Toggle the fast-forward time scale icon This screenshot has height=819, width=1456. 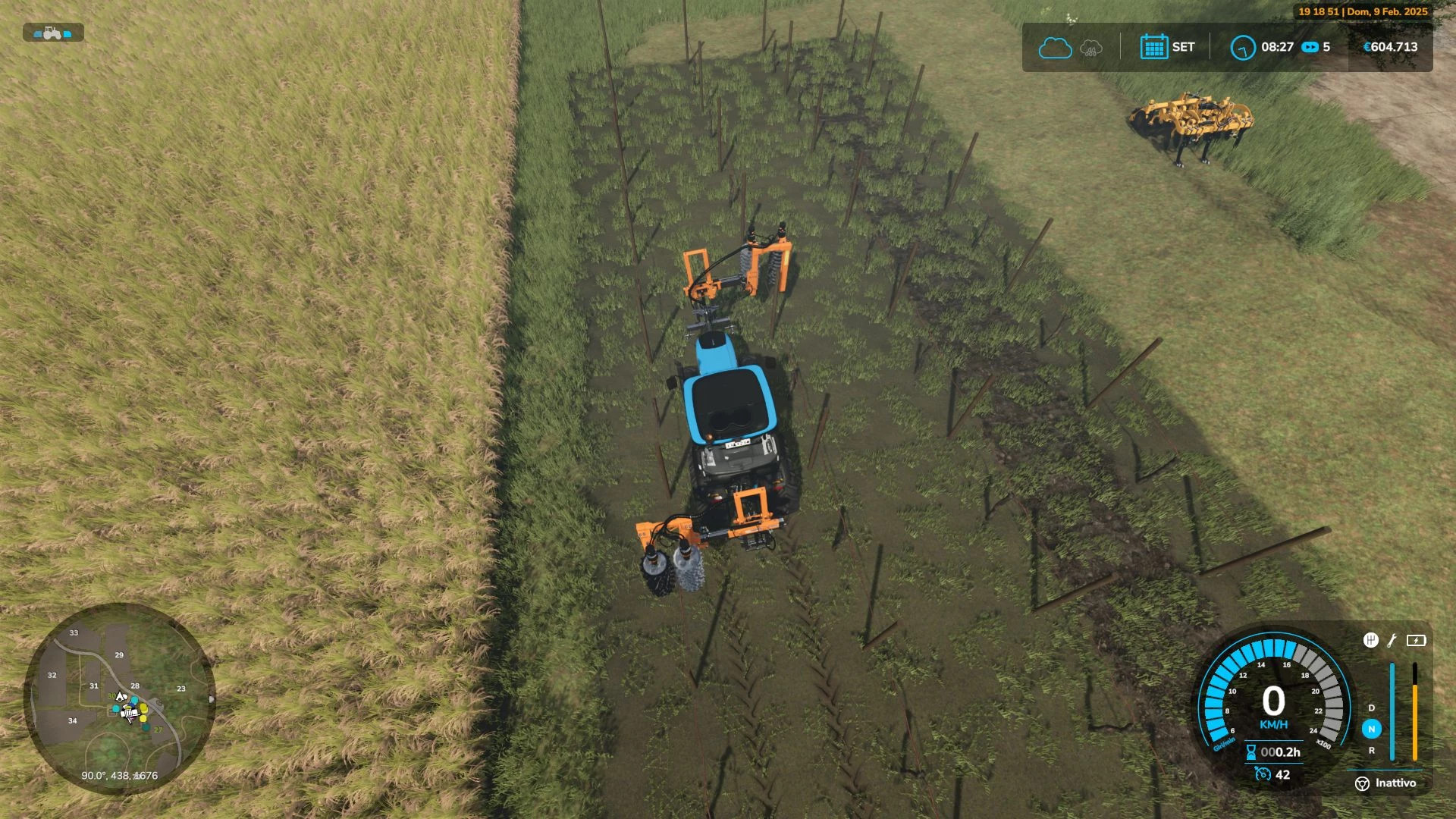1310,47
